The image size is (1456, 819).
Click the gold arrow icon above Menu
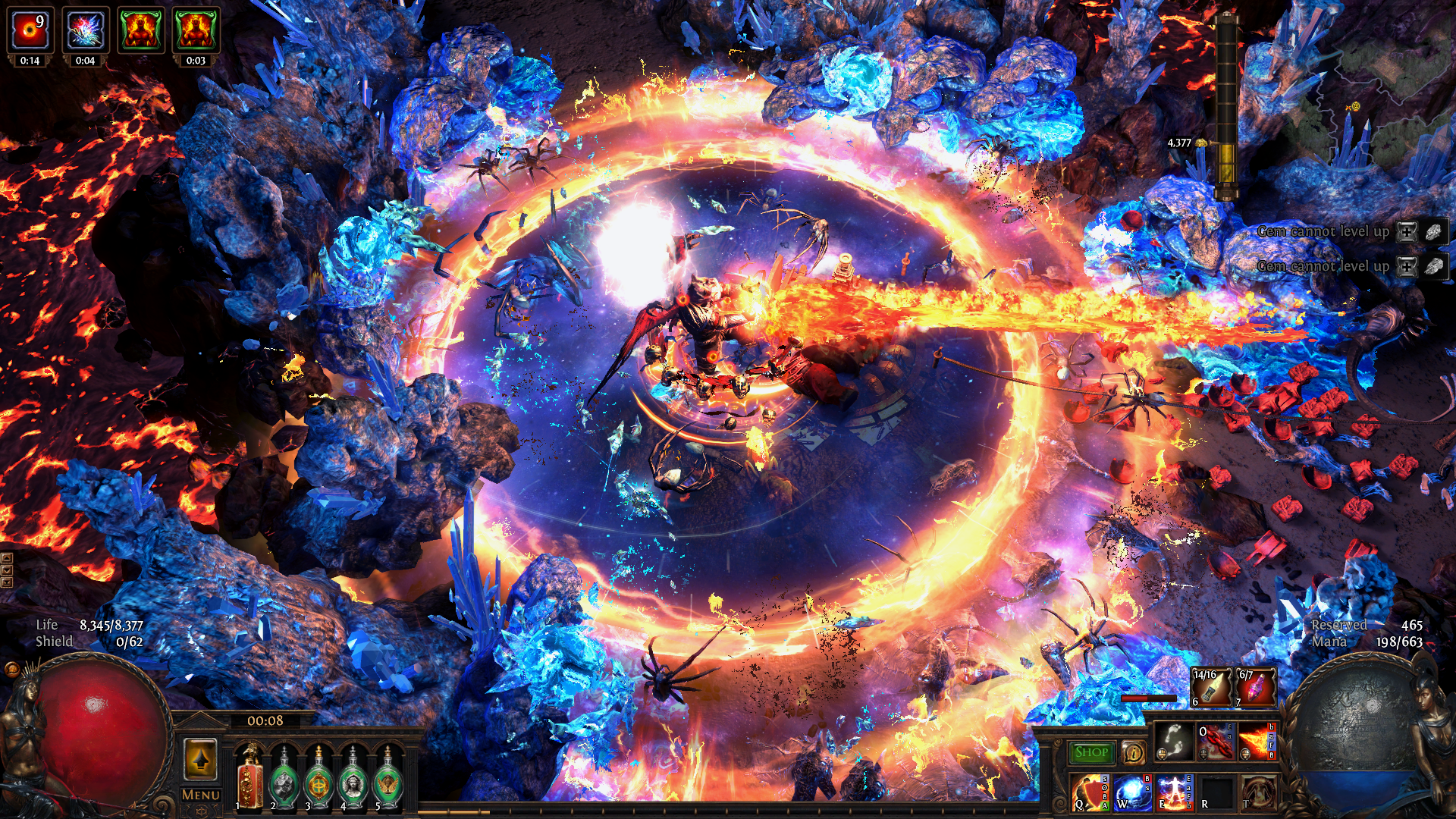coord(199,758)
